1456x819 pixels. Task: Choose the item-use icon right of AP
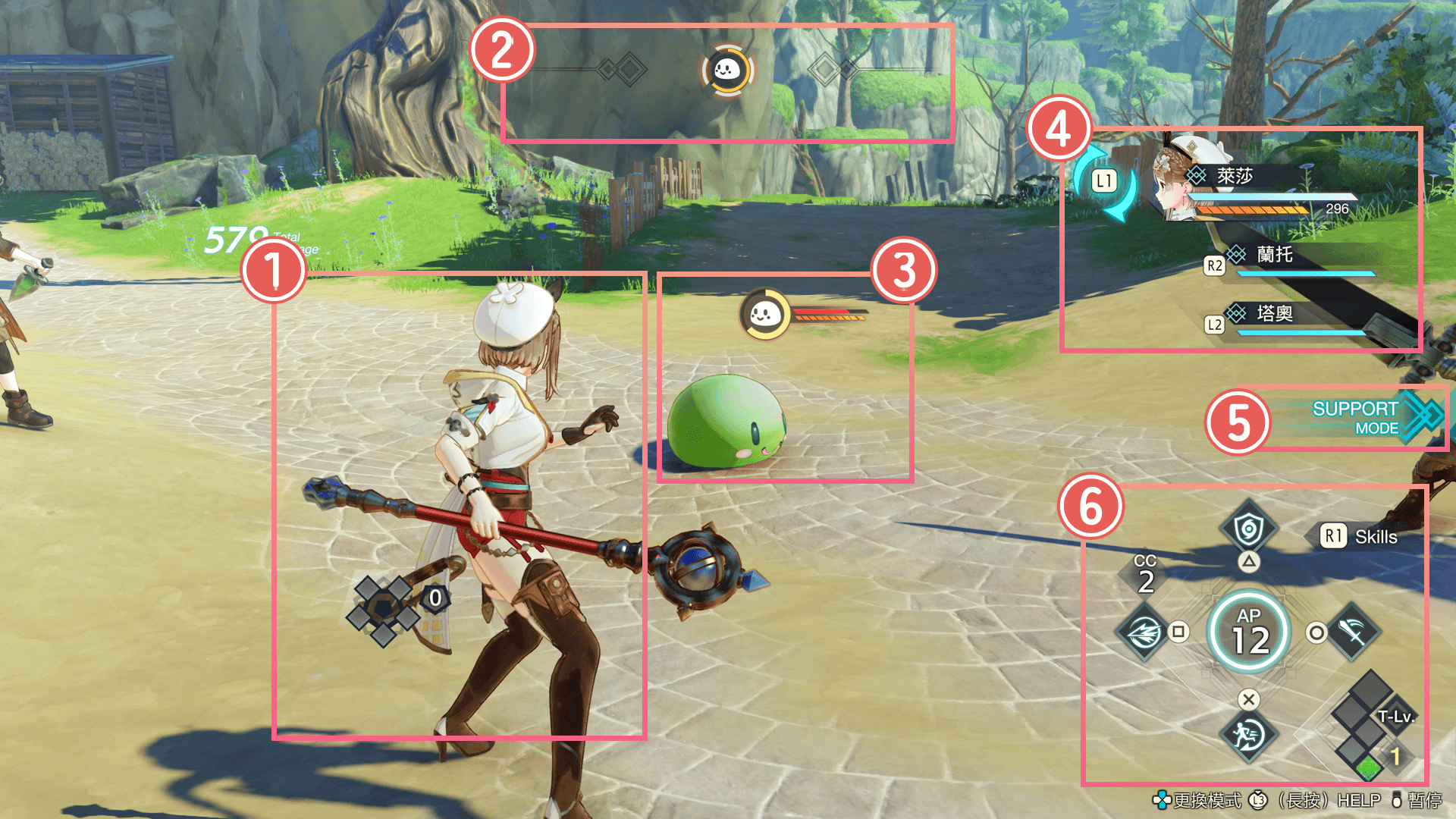click(1354, 632)
